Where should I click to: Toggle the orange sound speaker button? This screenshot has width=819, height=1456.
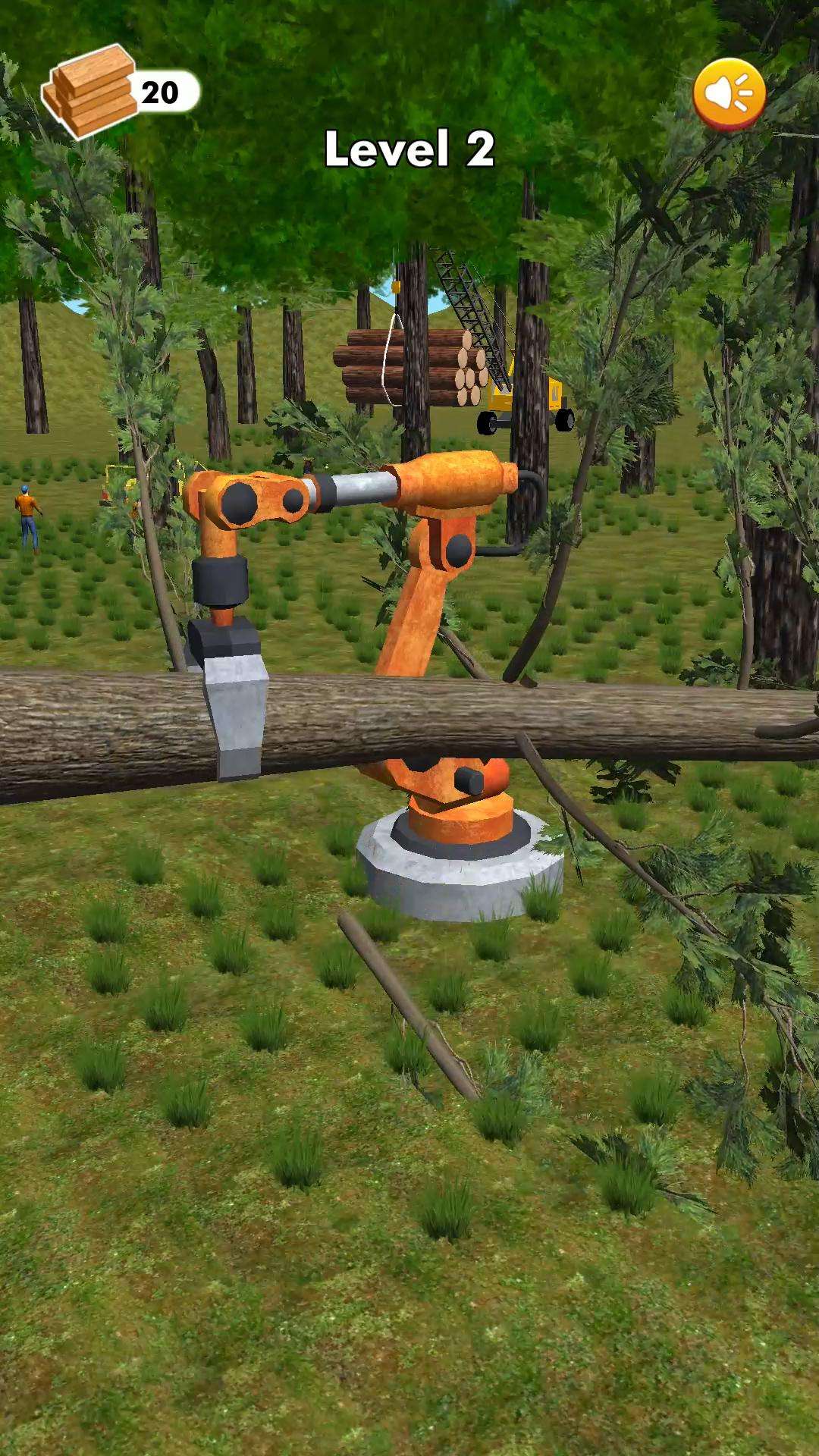729,94
